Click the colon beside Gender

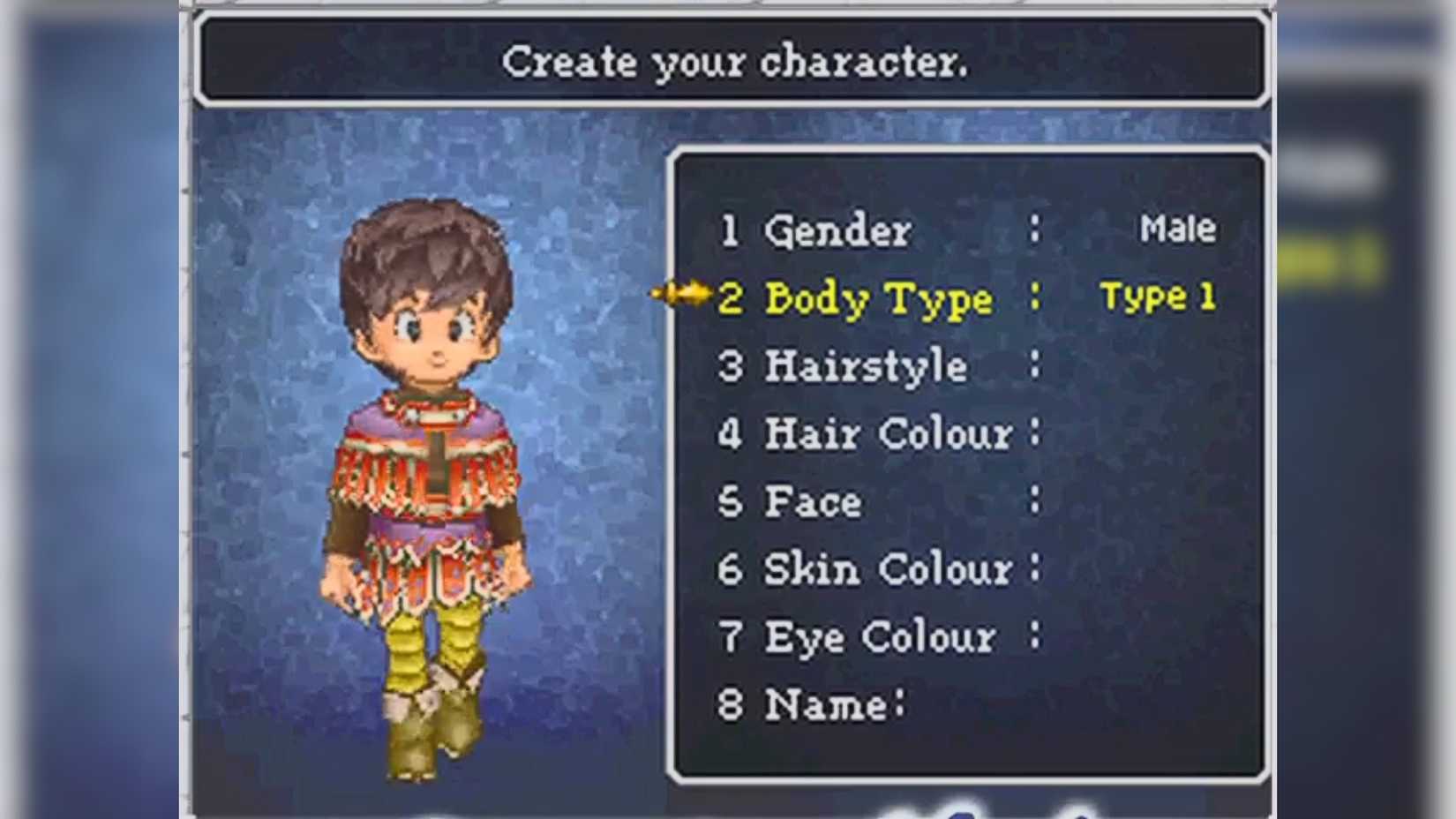click(x=1035, y=231)
